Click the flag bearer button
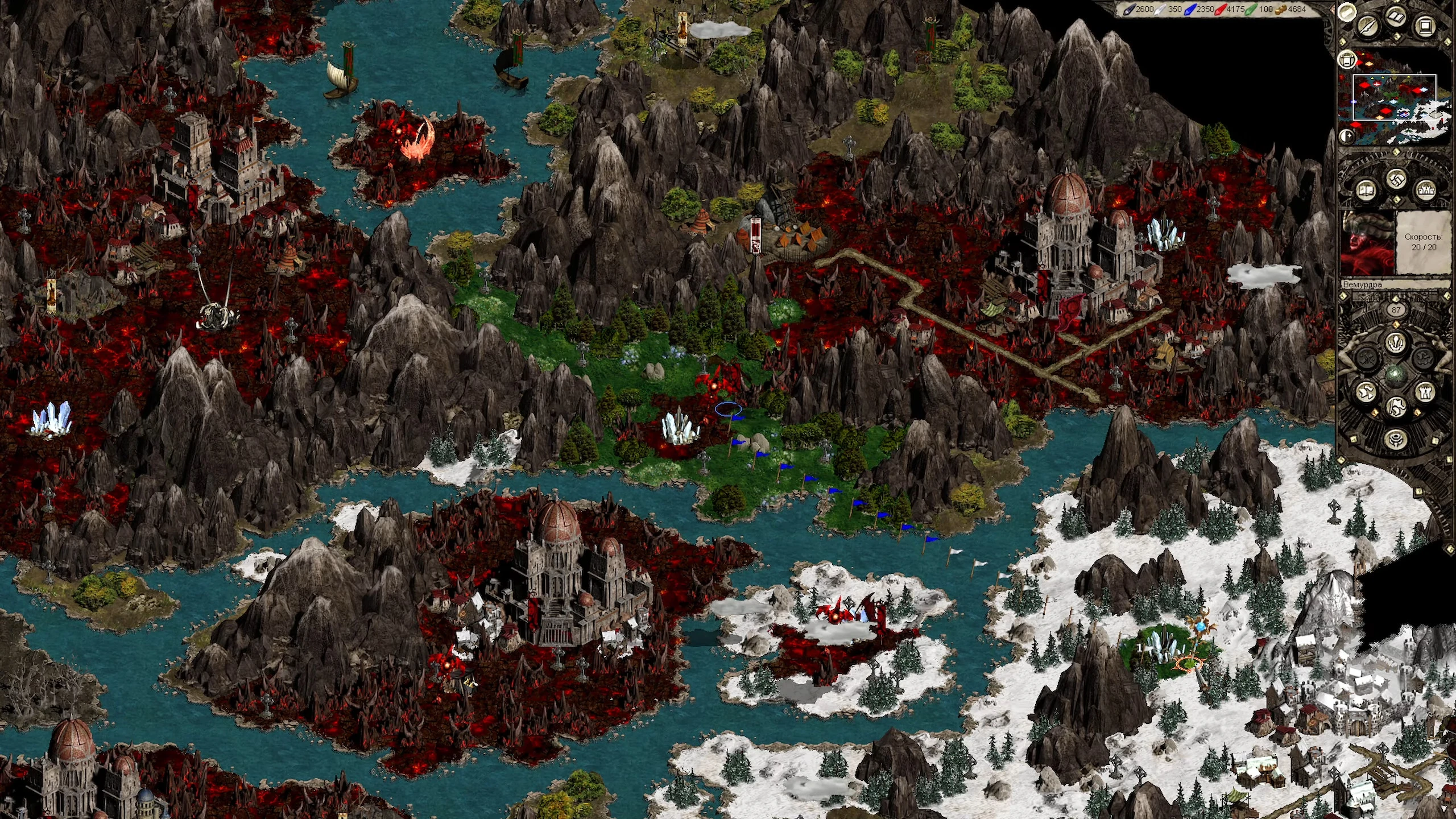The image size is (1456, 819). click(x=1396, y=407)
